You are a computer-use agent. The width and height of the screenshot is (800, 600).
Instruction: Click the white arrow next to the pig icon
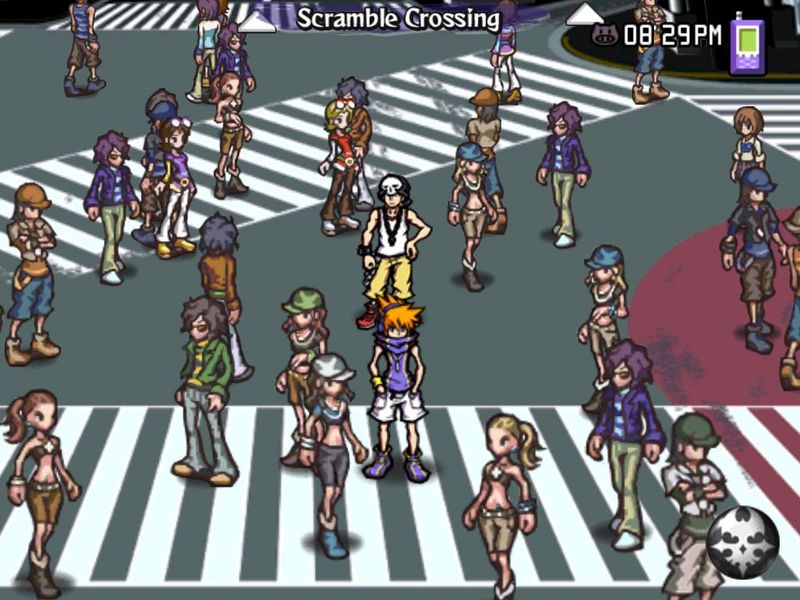(584, 17)
